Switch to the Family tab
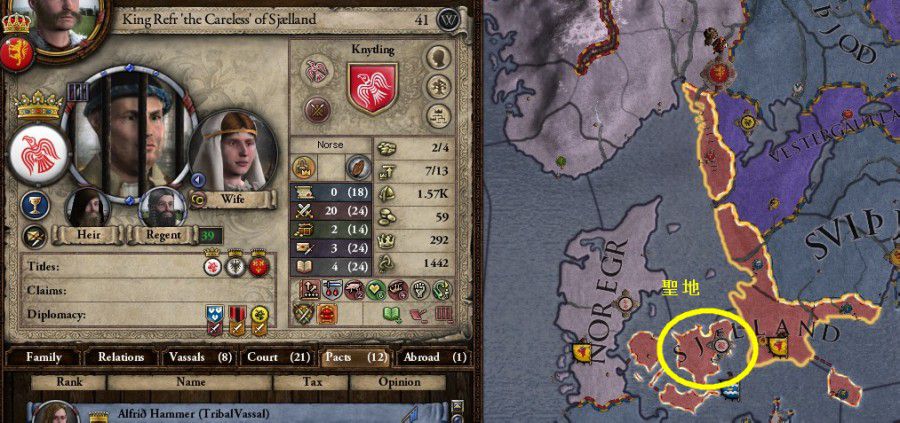 44,357
